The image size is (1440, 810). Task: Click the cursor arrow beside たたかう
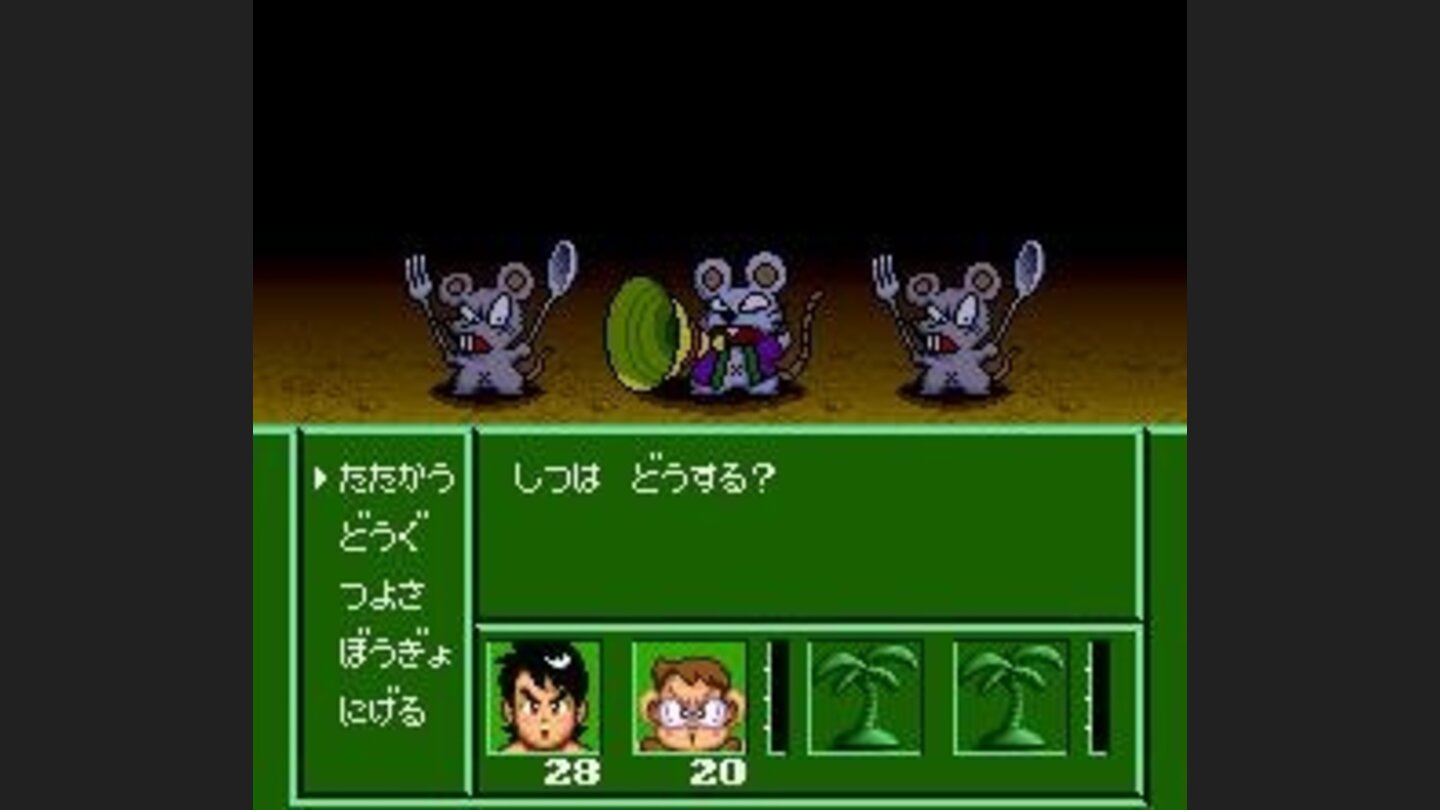322,479
